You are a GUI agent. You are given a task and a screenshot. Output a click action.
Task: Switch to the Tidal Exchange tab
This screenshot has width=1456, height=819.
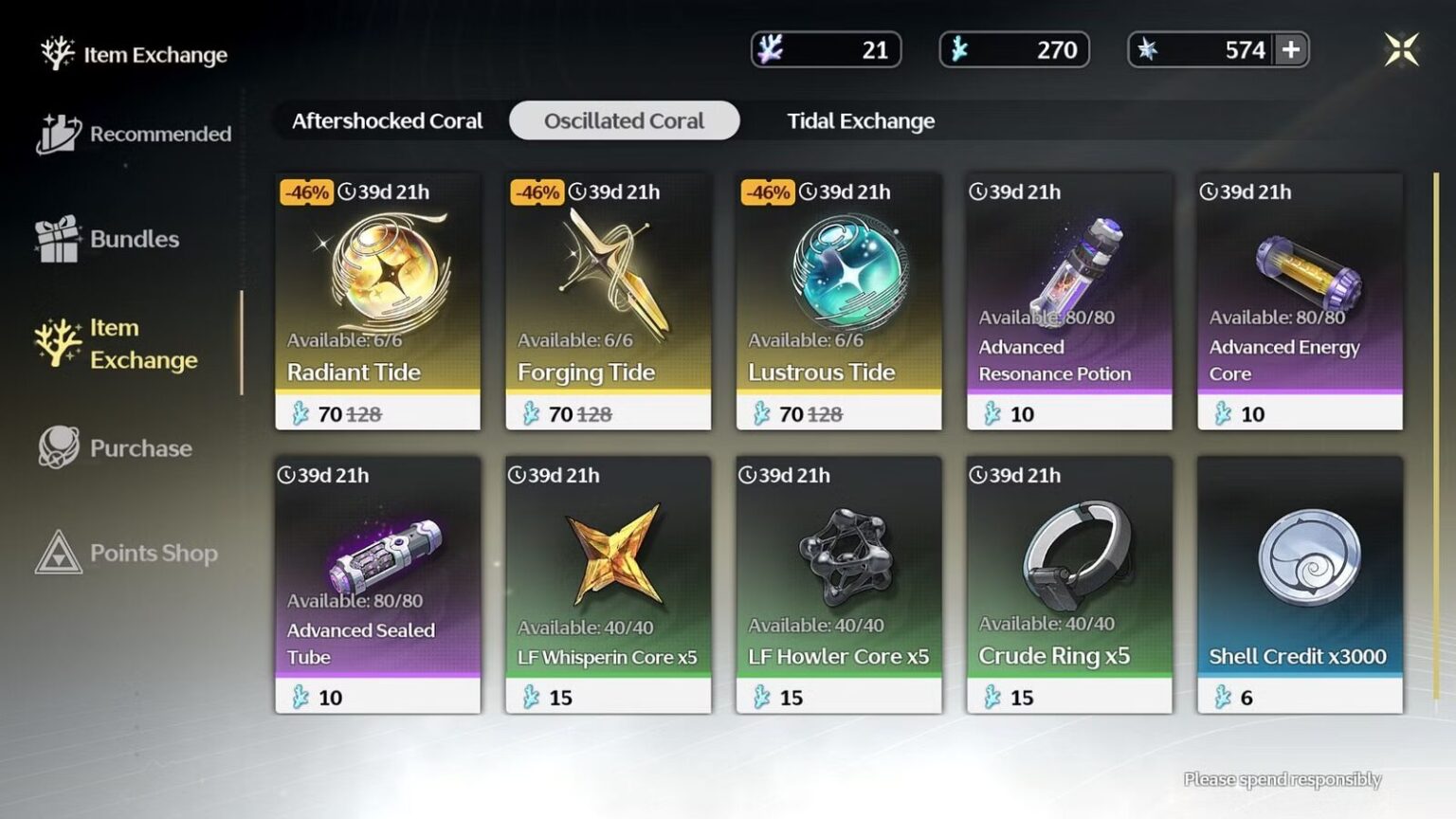(x=861, y=120)
